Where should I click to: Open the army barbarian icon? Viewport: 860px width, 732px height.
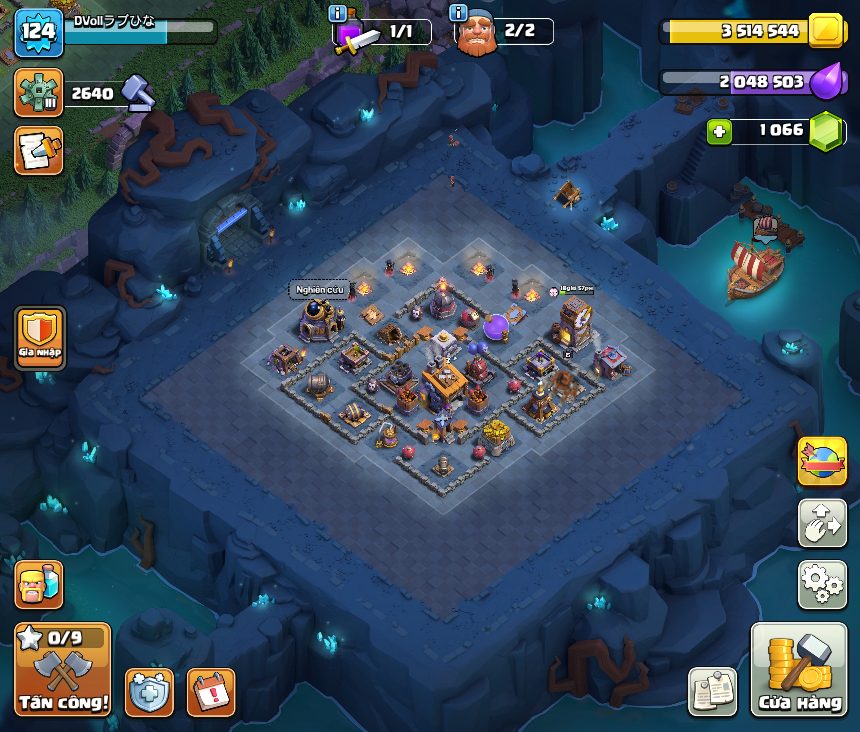(39, 585)
